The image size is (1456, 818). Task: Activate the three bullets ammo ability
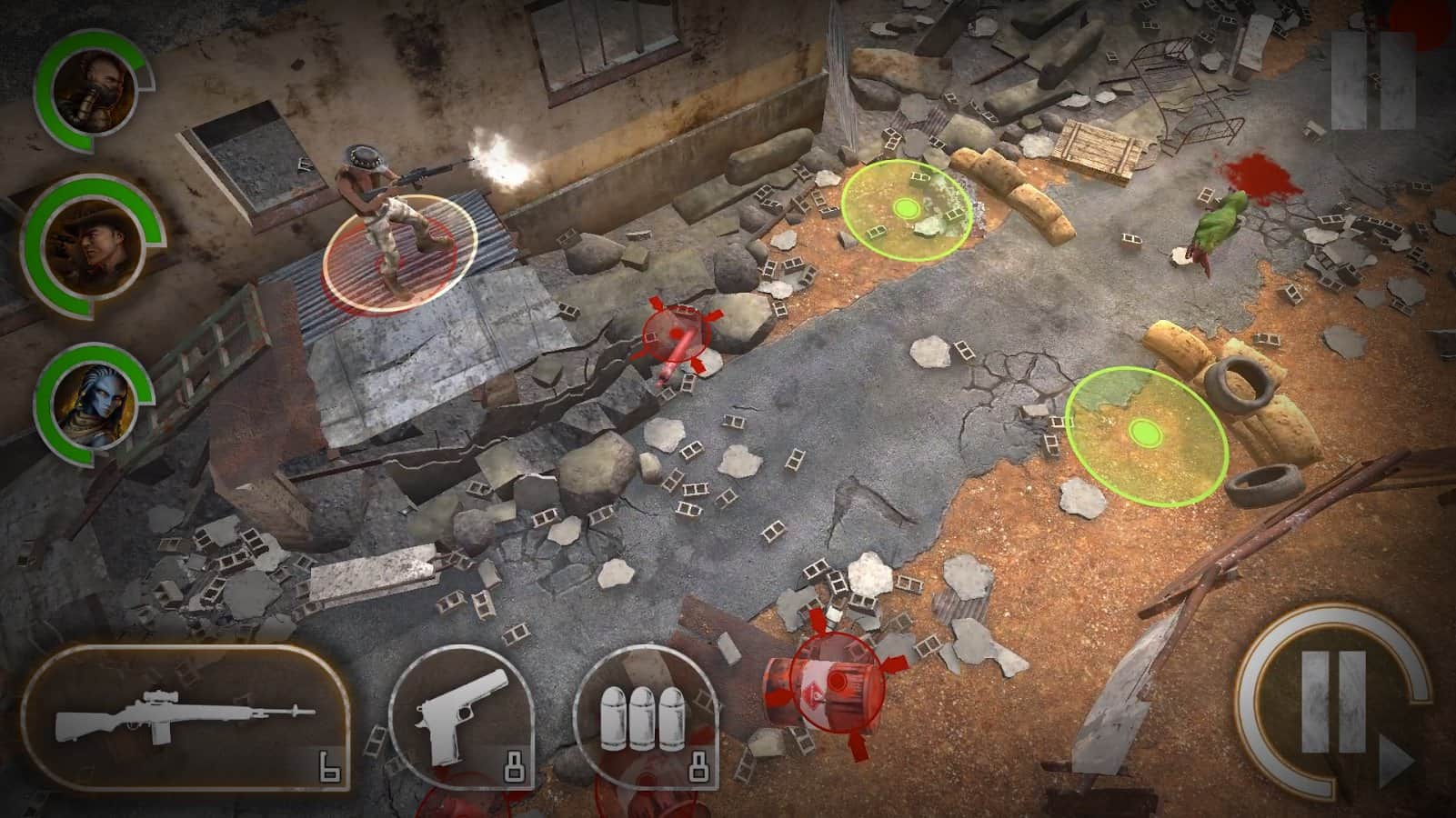[x=647, y=718]
